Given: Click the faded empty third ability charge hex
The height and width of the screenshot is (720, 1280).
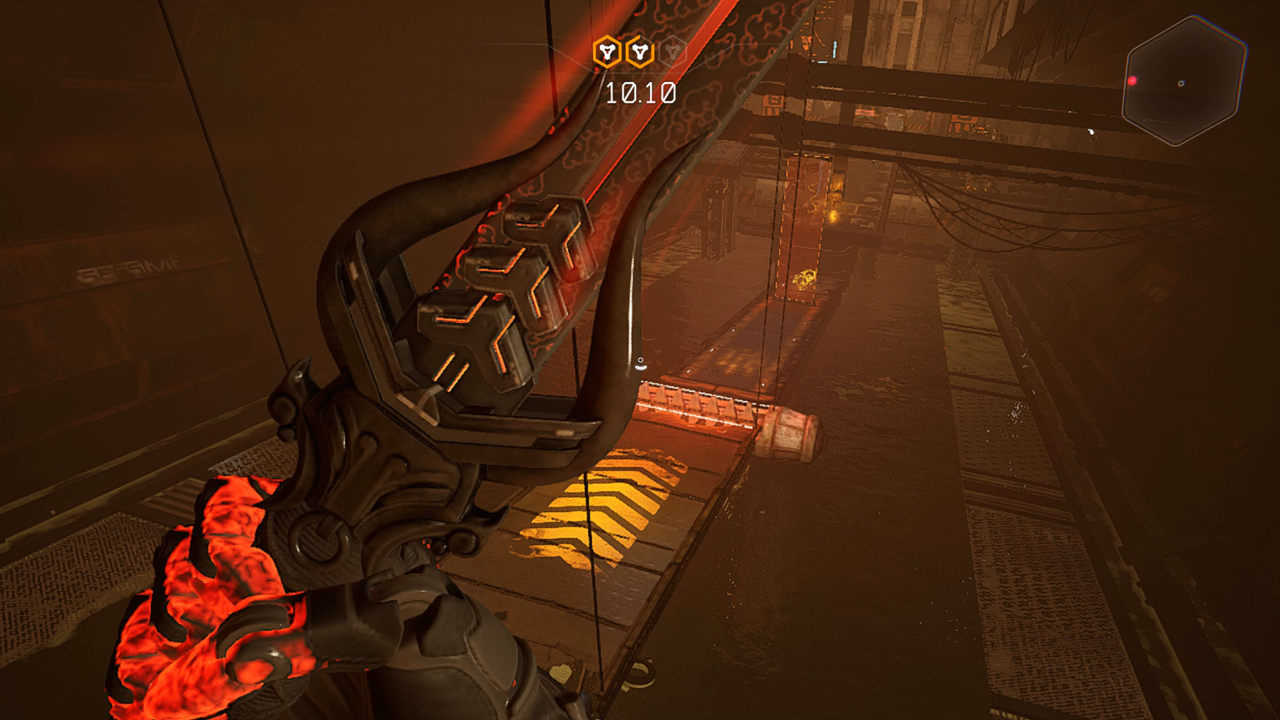Looking at the screenshot, I should tap(673, 51).
